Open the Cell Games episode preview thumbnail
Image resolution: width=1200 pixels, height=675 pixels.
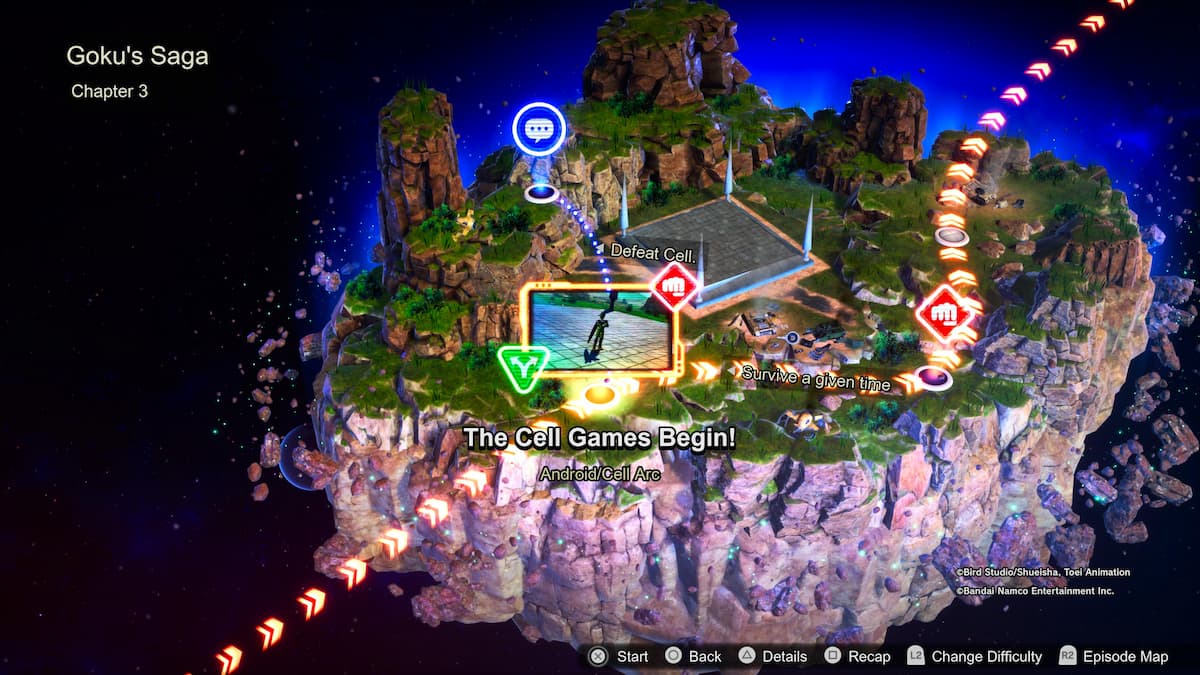click(x=599, y=328)
